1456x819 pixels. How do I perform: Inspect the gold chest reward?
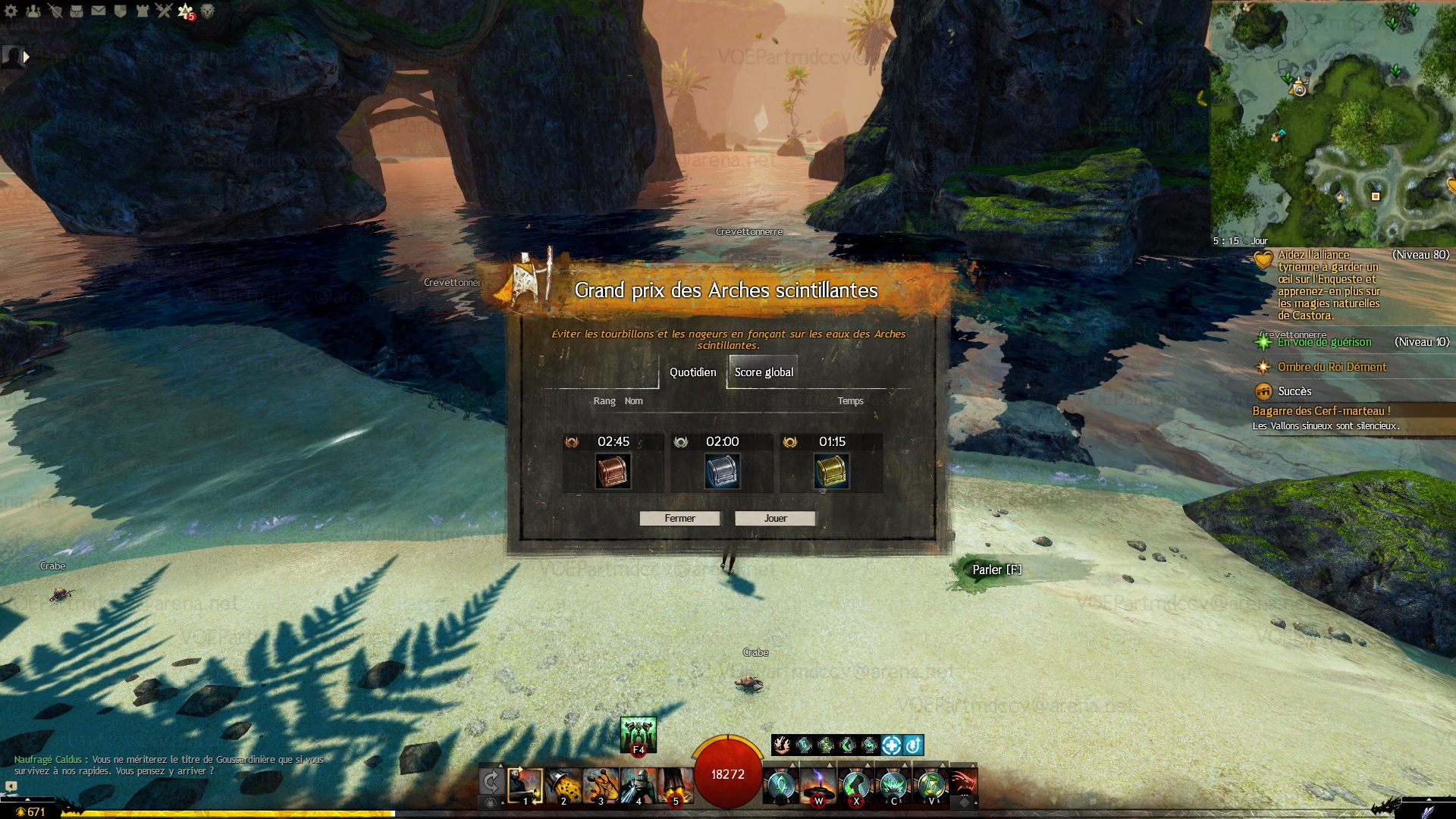[831, 471]
